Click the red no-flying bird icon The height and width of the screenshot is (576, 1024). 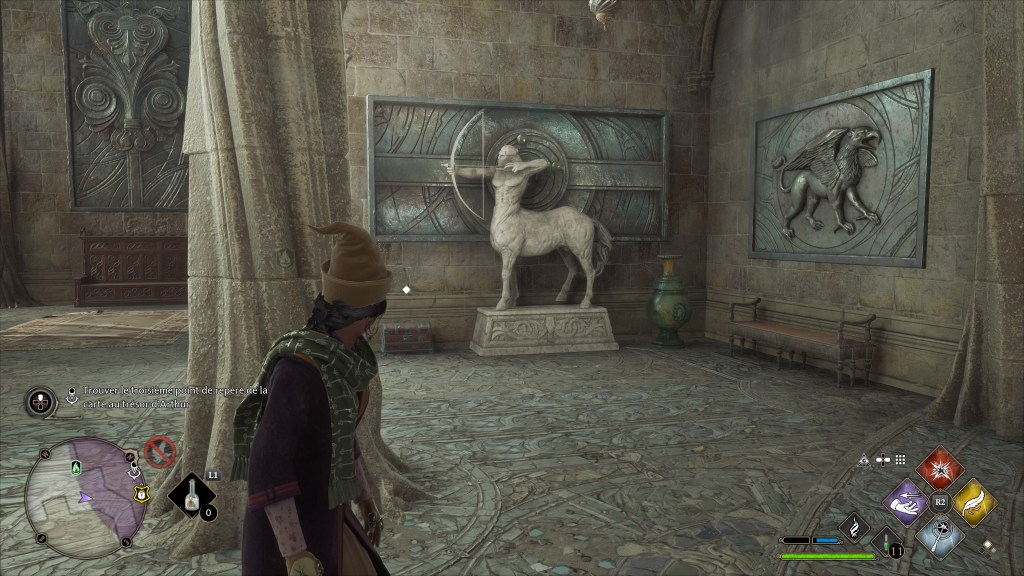click(x=159, y=453)
